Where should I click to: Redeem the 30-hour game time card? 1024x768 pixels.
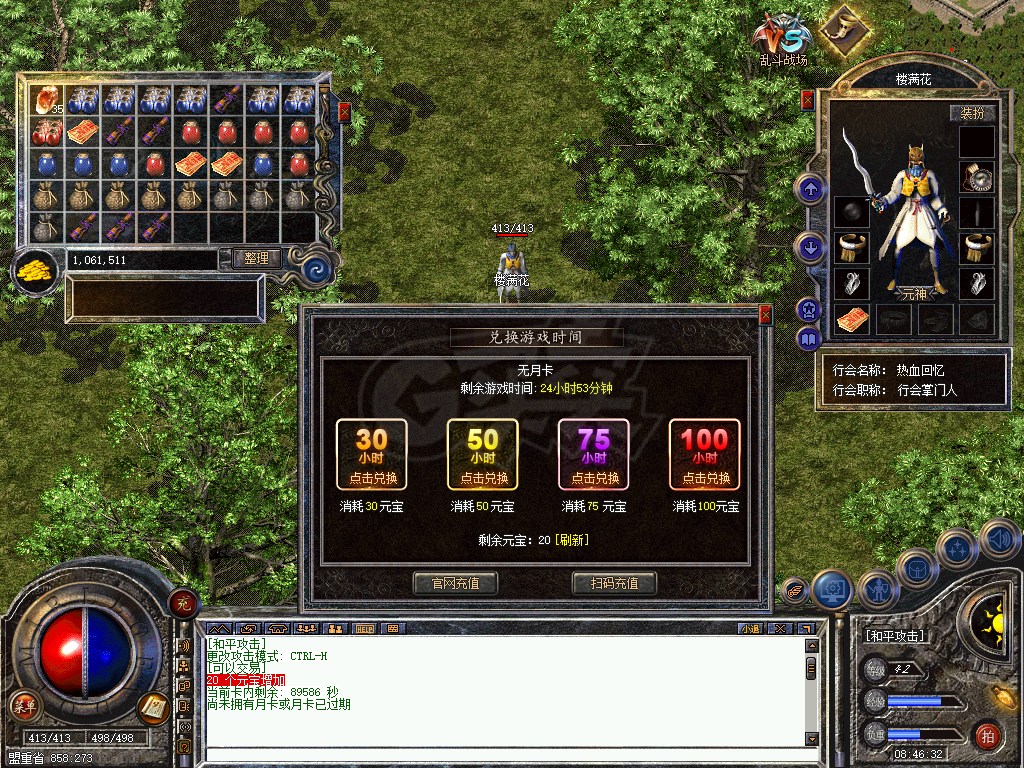pyautogui.click(x=372, y=455)
